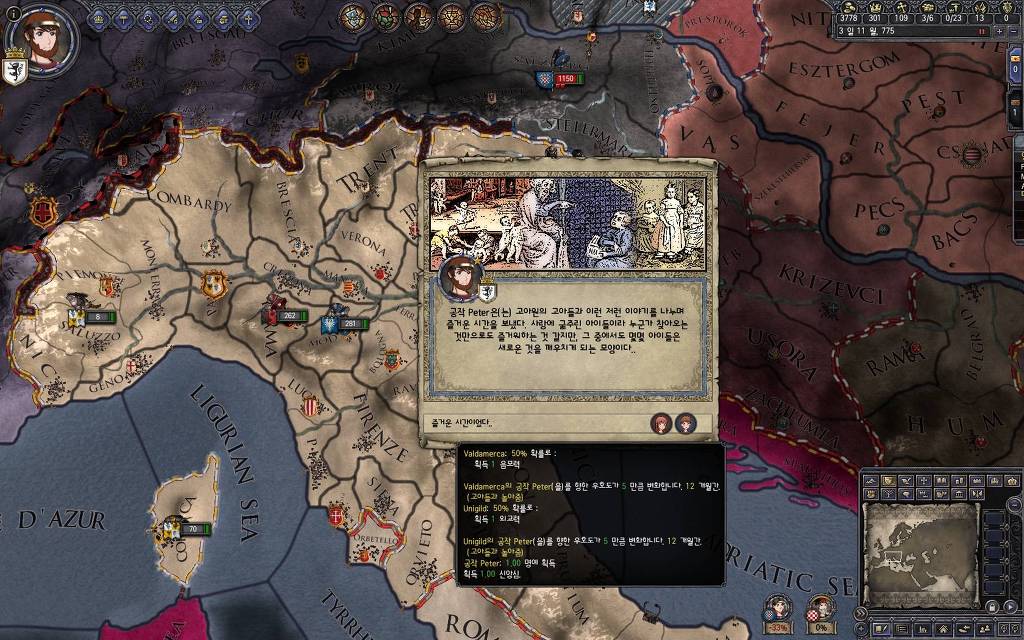Decrease game speed with the minus button

pos(1012,31)
